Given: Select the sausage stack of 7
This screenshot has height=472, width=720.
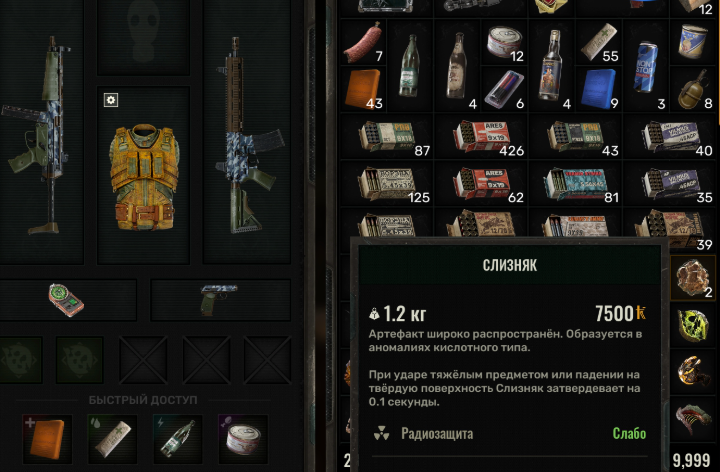Looking at the screenshot, I should click(362, 44).
